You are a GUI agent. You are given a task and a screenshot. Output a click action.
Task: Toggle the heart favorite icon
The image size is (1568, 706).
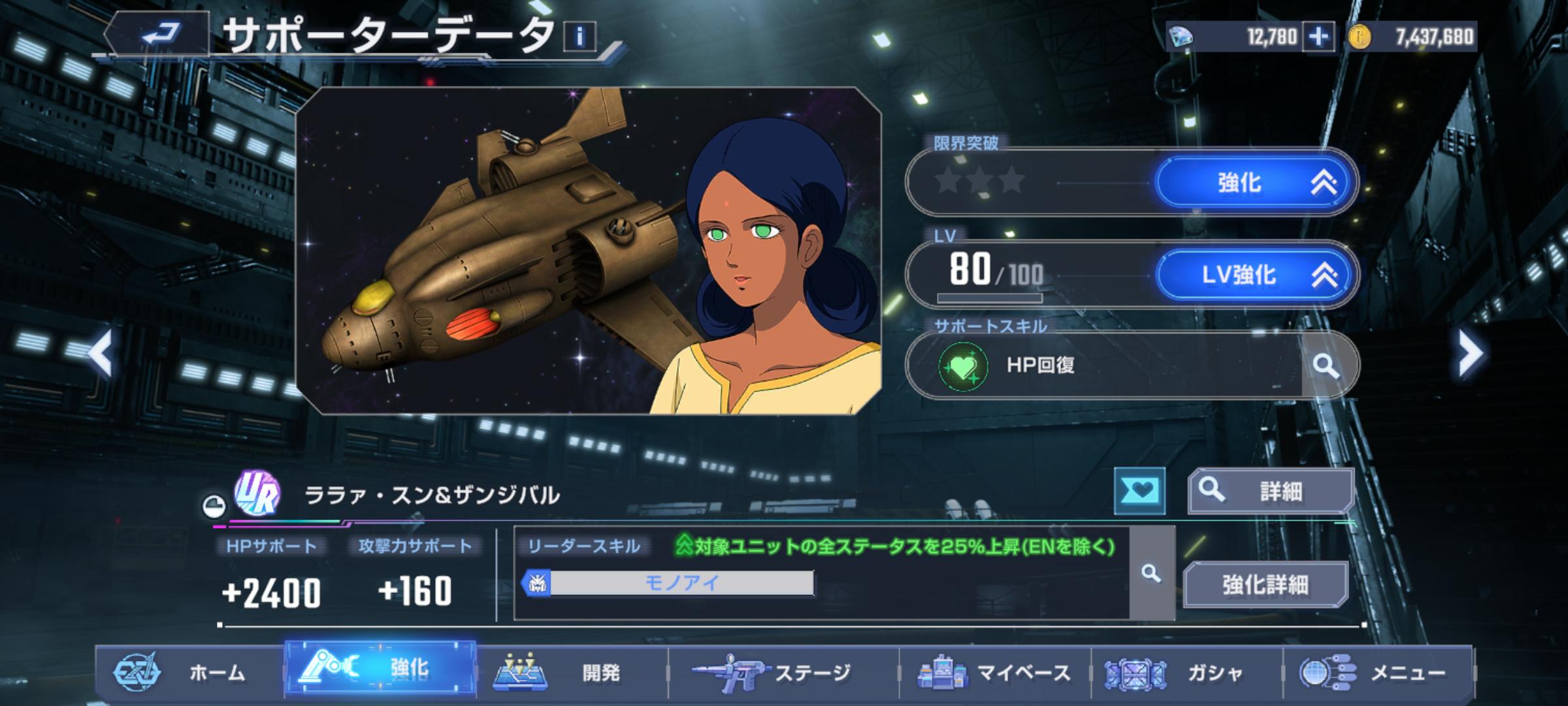[1139, 490]
